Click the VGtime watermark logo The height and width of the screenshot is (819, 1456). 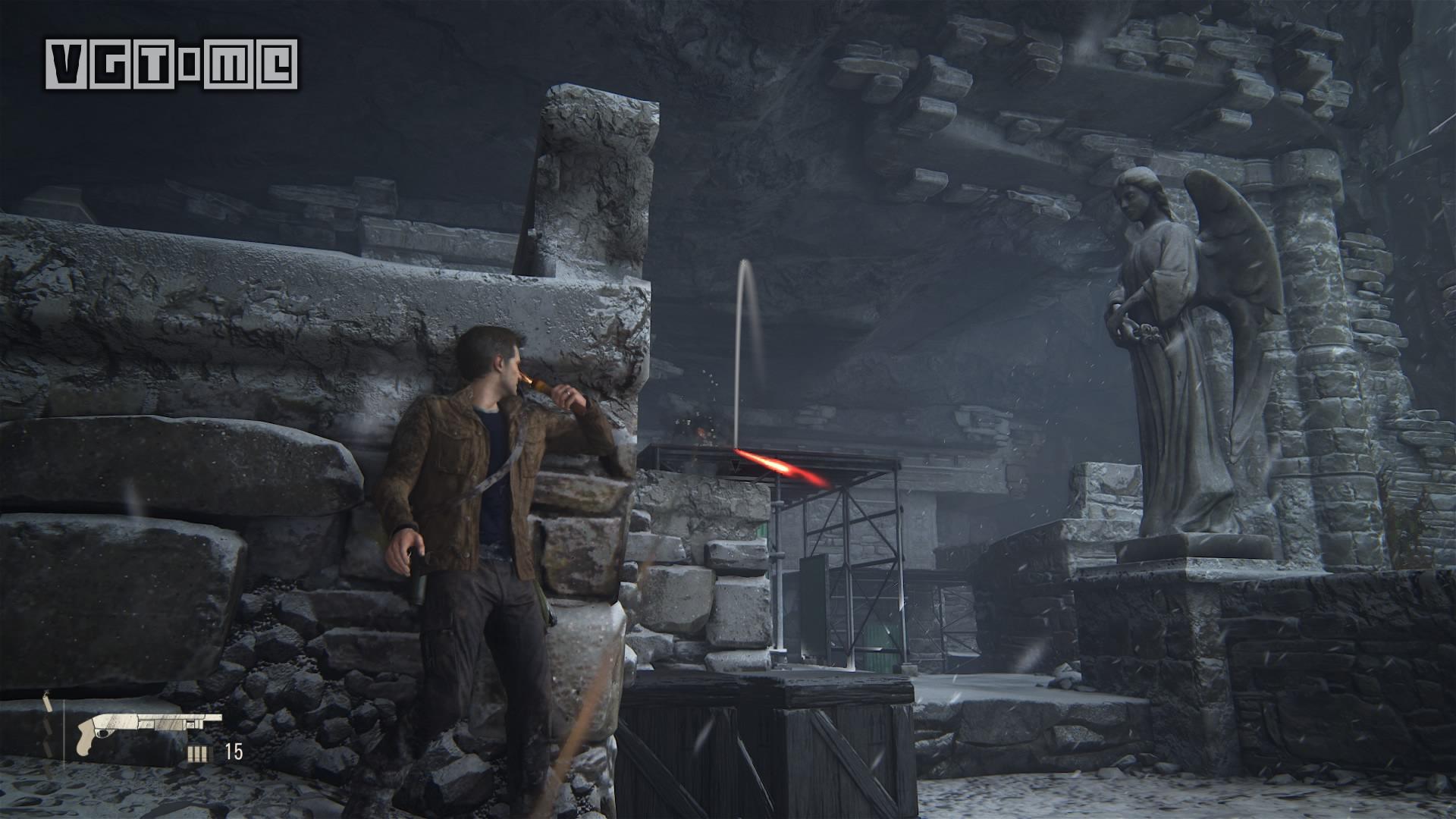pos(171,64)
